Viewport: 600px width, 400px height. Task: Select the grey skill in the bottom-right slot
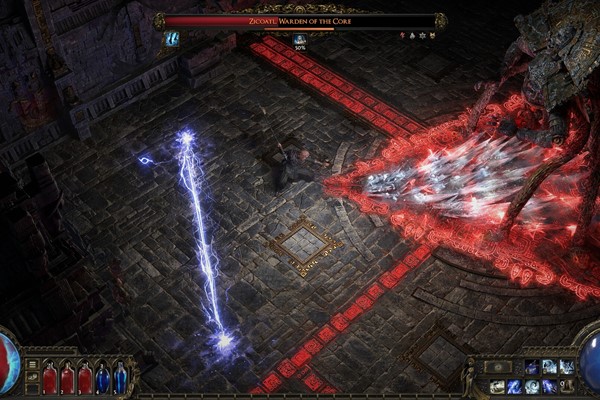[567, 386]
